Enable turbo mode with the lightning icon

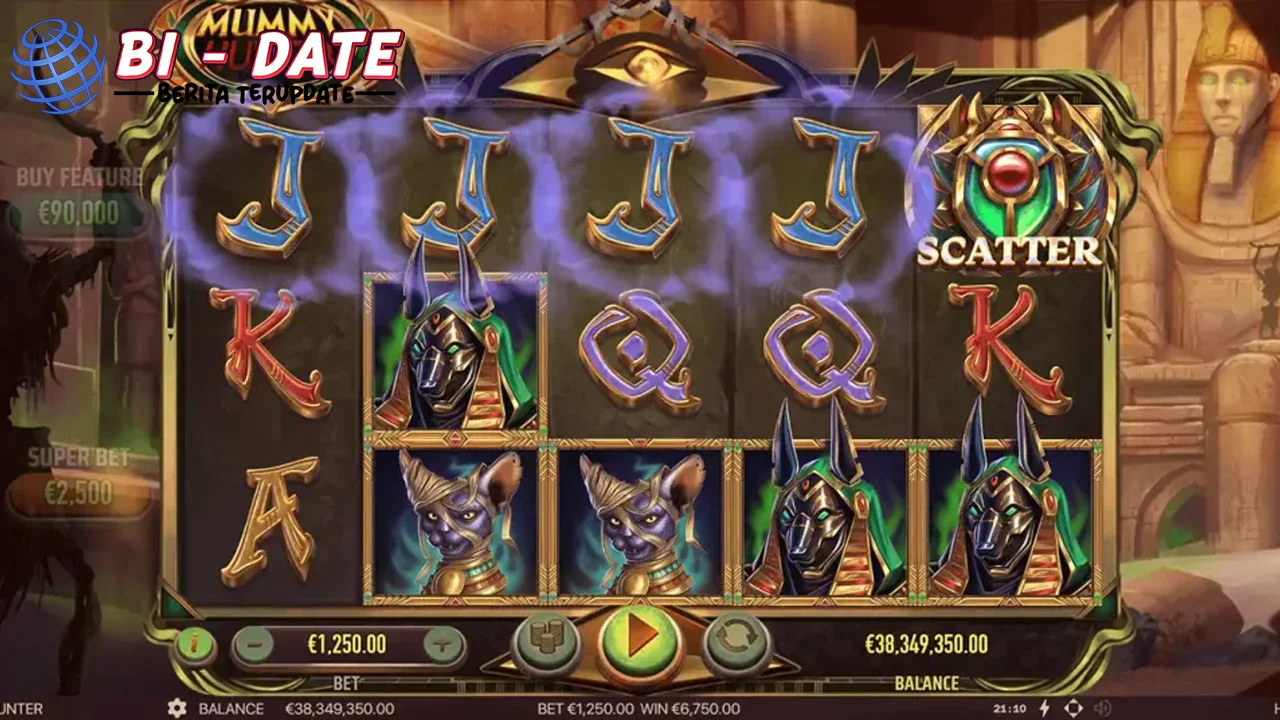(x=1045, y=707)
